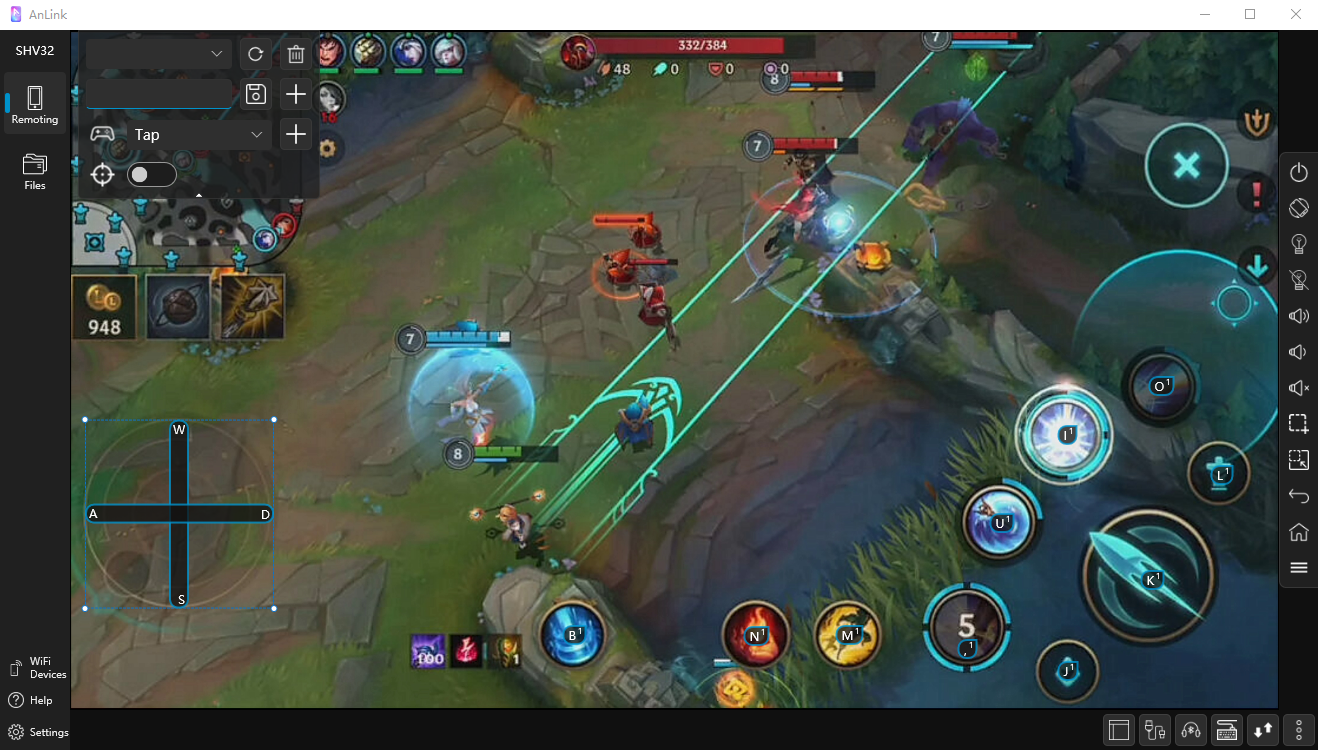
Task: Open the AnLink Tap key-type dropdown
Action: click(x=200, y=134)
